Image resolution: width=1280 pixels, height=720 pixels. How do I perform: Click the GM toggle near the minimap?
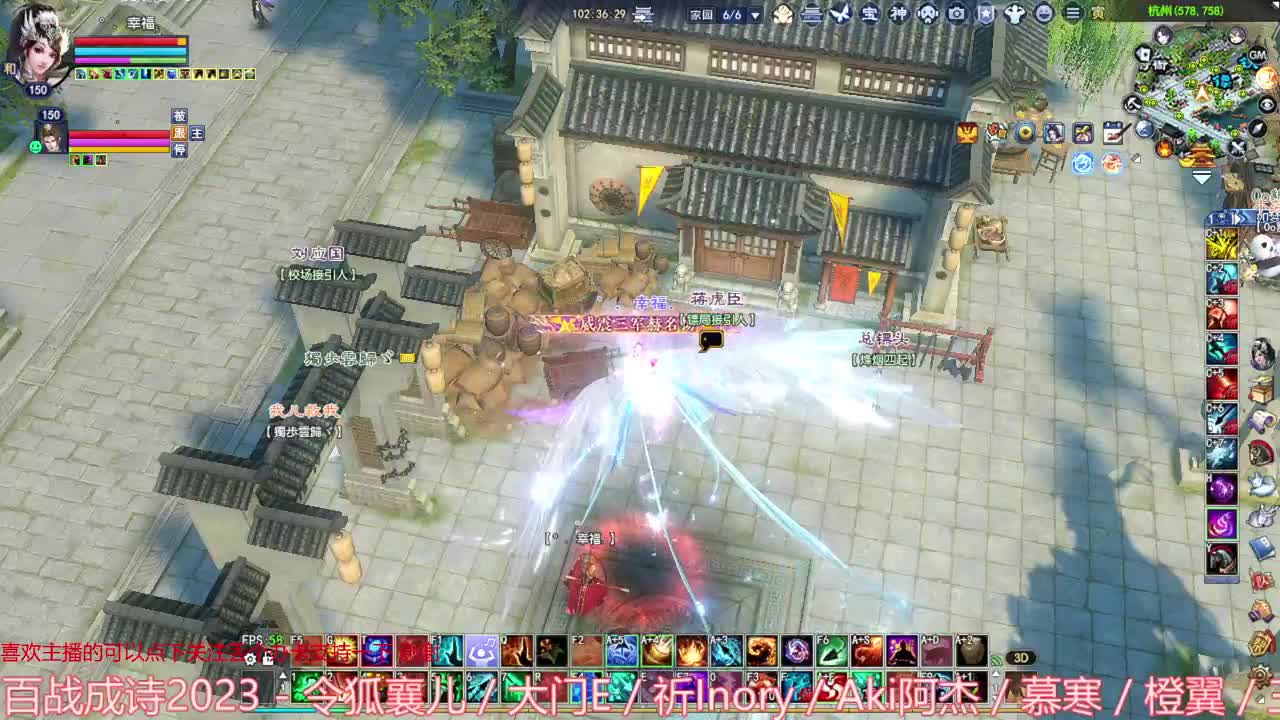tap(1257, 55)
